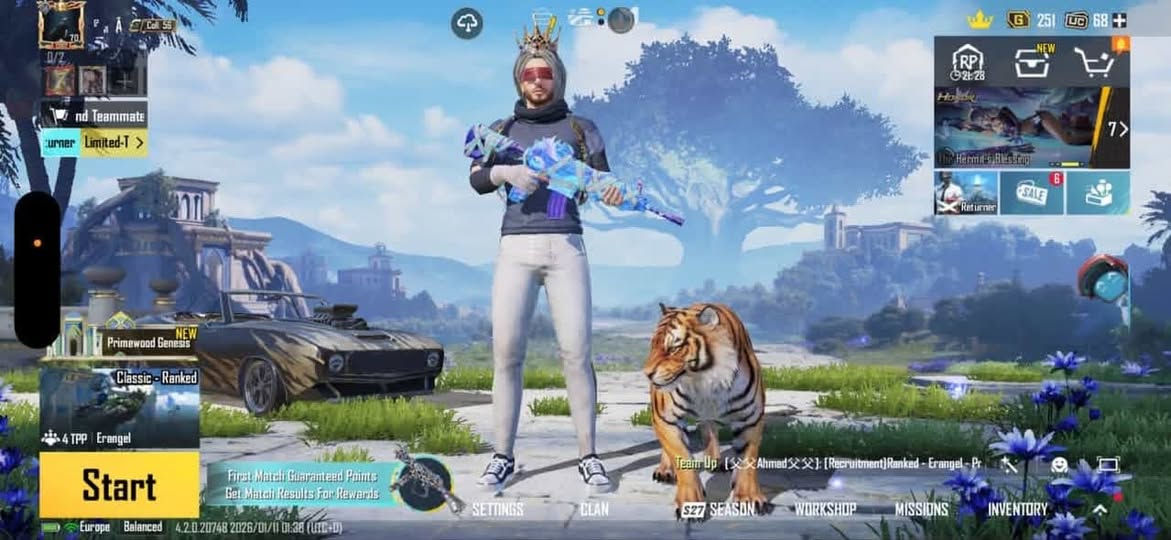Viewport: 1171px width, 540px height.
Task: Expand the bottom menu with the up arrow
Action: [x=1099, y=509]
